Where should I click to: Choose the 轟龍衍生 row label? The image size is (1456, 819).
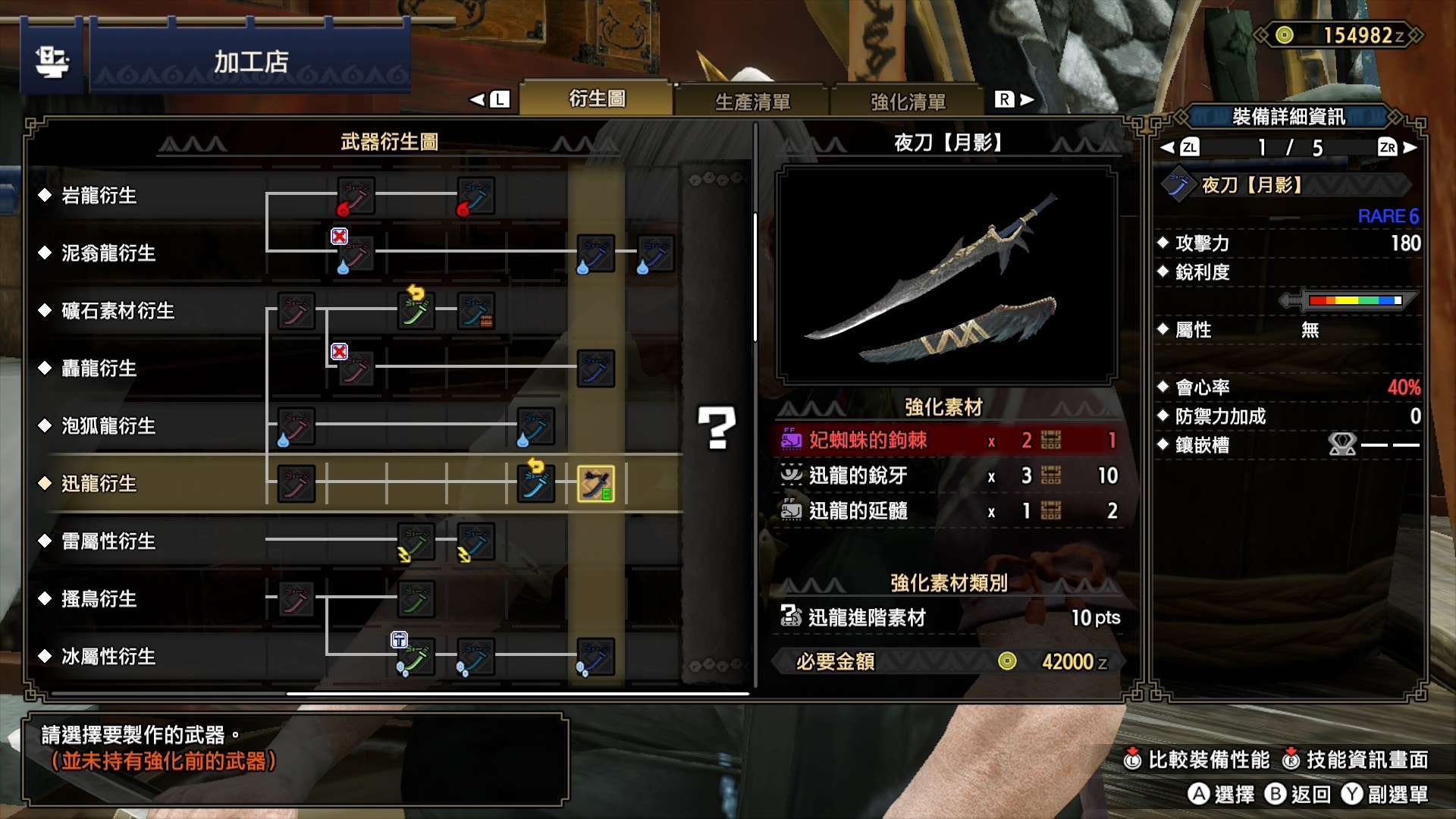99,369
